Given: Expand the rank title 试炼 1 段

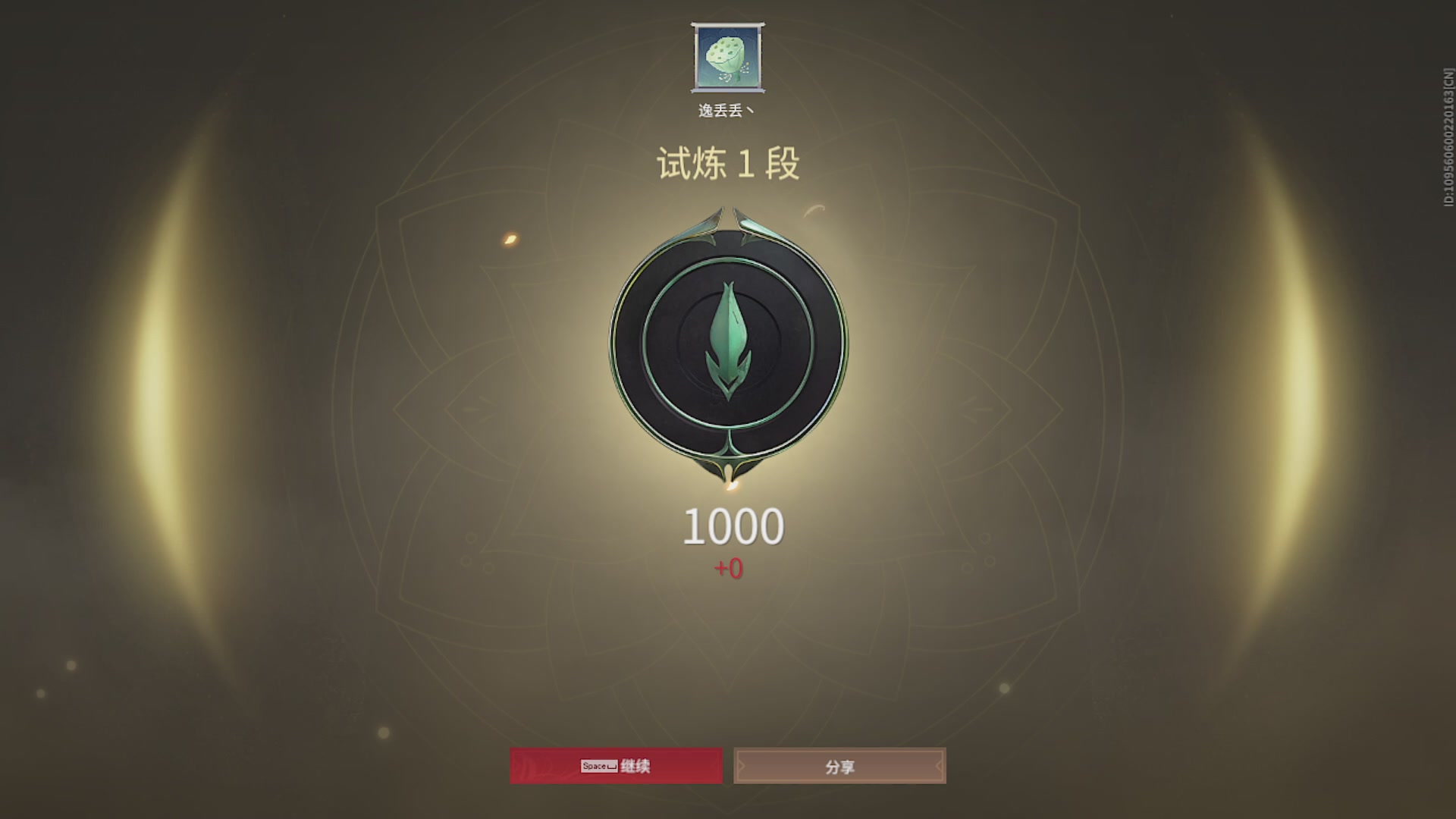Looking at the screenshot, I should point(726,162).
